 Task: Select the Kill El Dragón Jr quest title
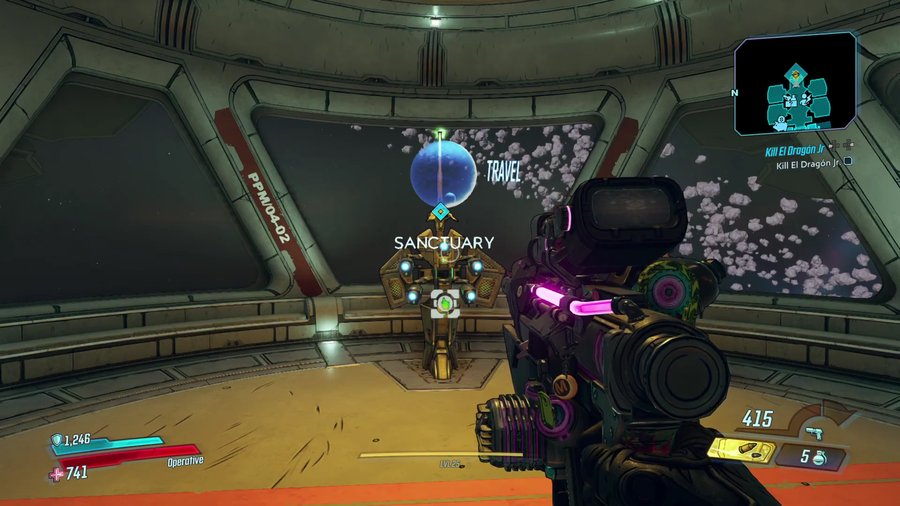[800, 148]
